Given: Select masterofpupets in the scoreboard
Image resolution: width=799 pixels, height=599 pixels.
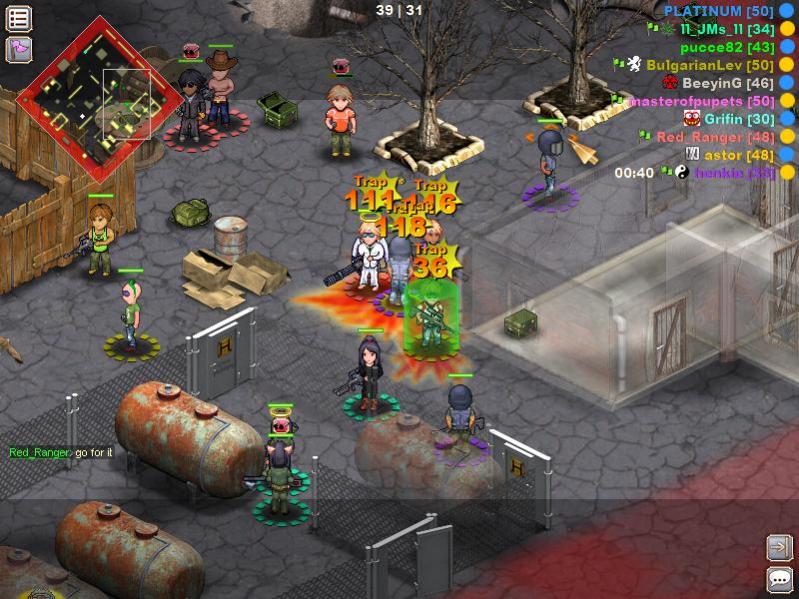Looking at the screenshot, I should [x=700, y=101].
